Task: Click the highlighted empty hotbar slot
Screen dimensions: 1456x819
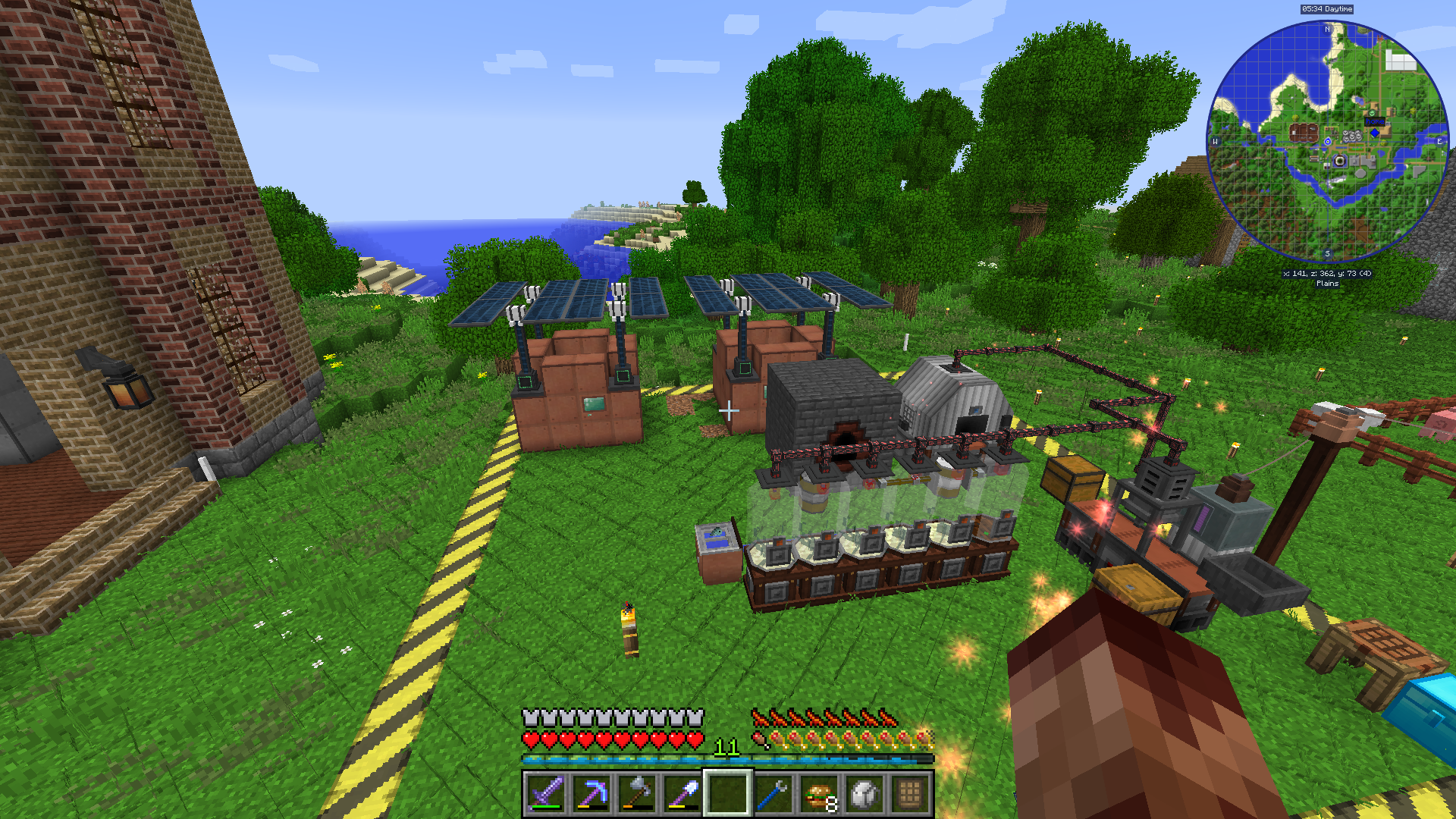Action: point(727,794)
